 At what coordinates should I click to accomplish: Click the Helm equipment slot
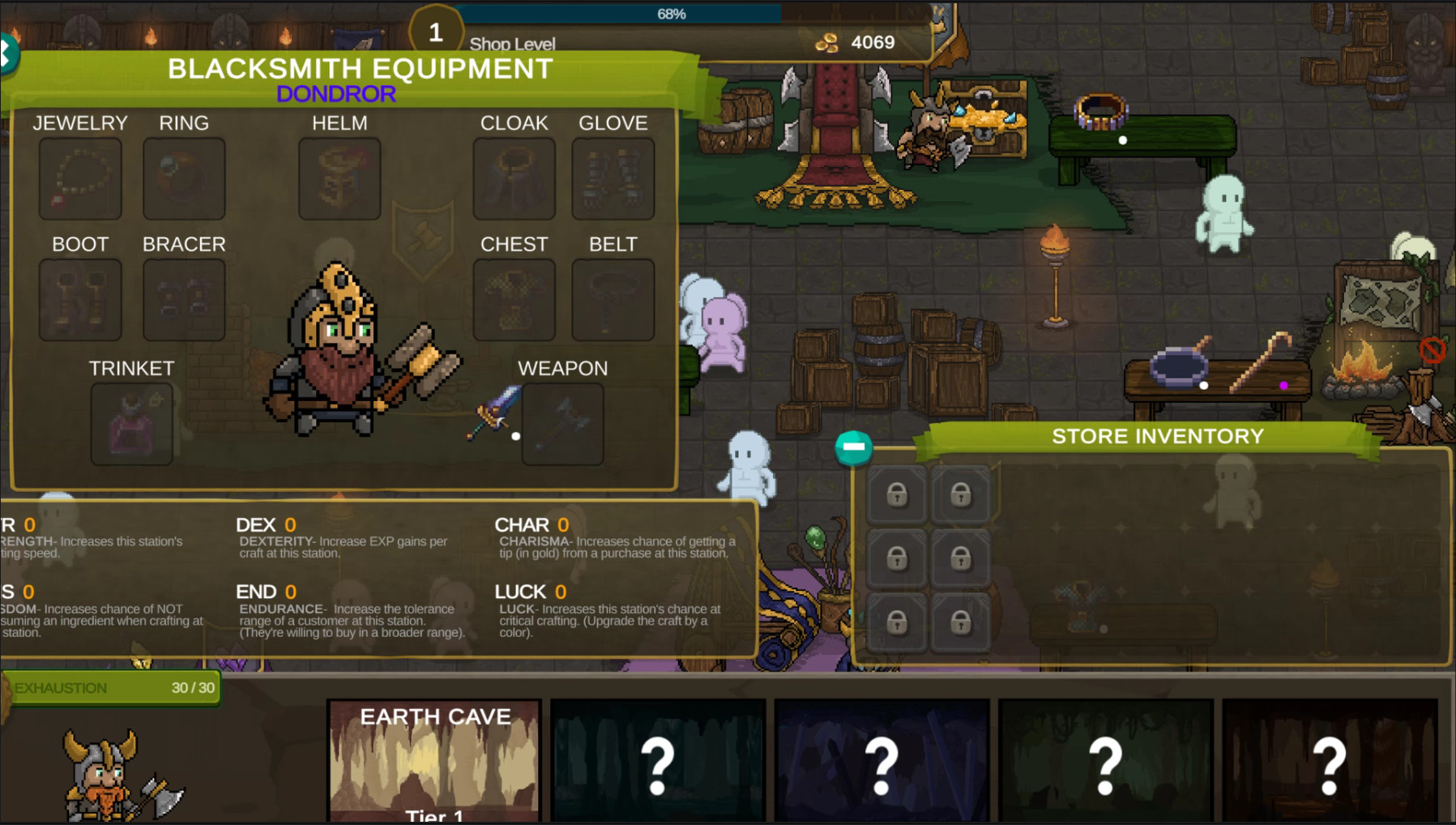coord(339,177)
